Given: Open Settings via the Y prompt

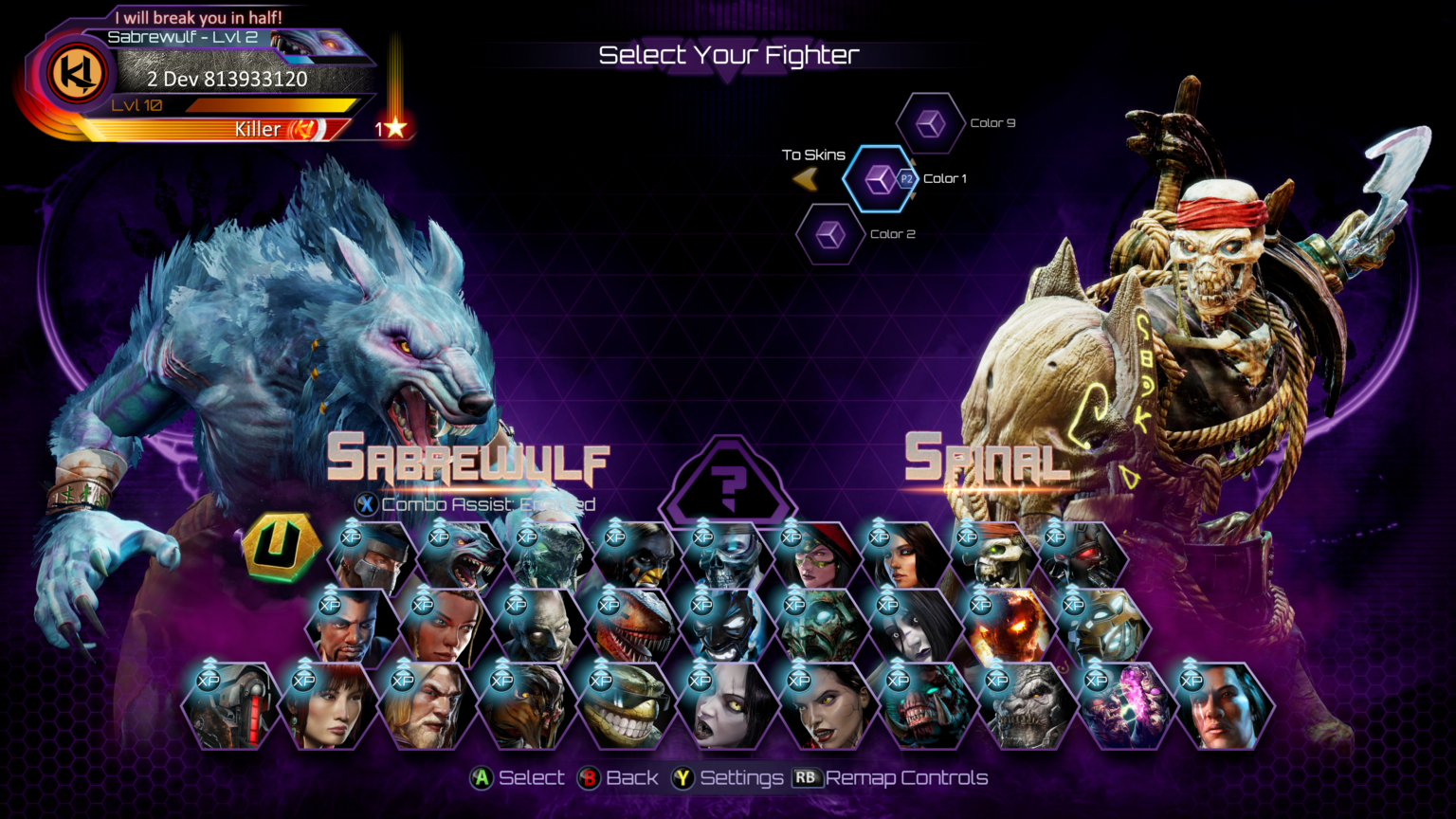Looking at the screenshot, I should pos(682,778).
